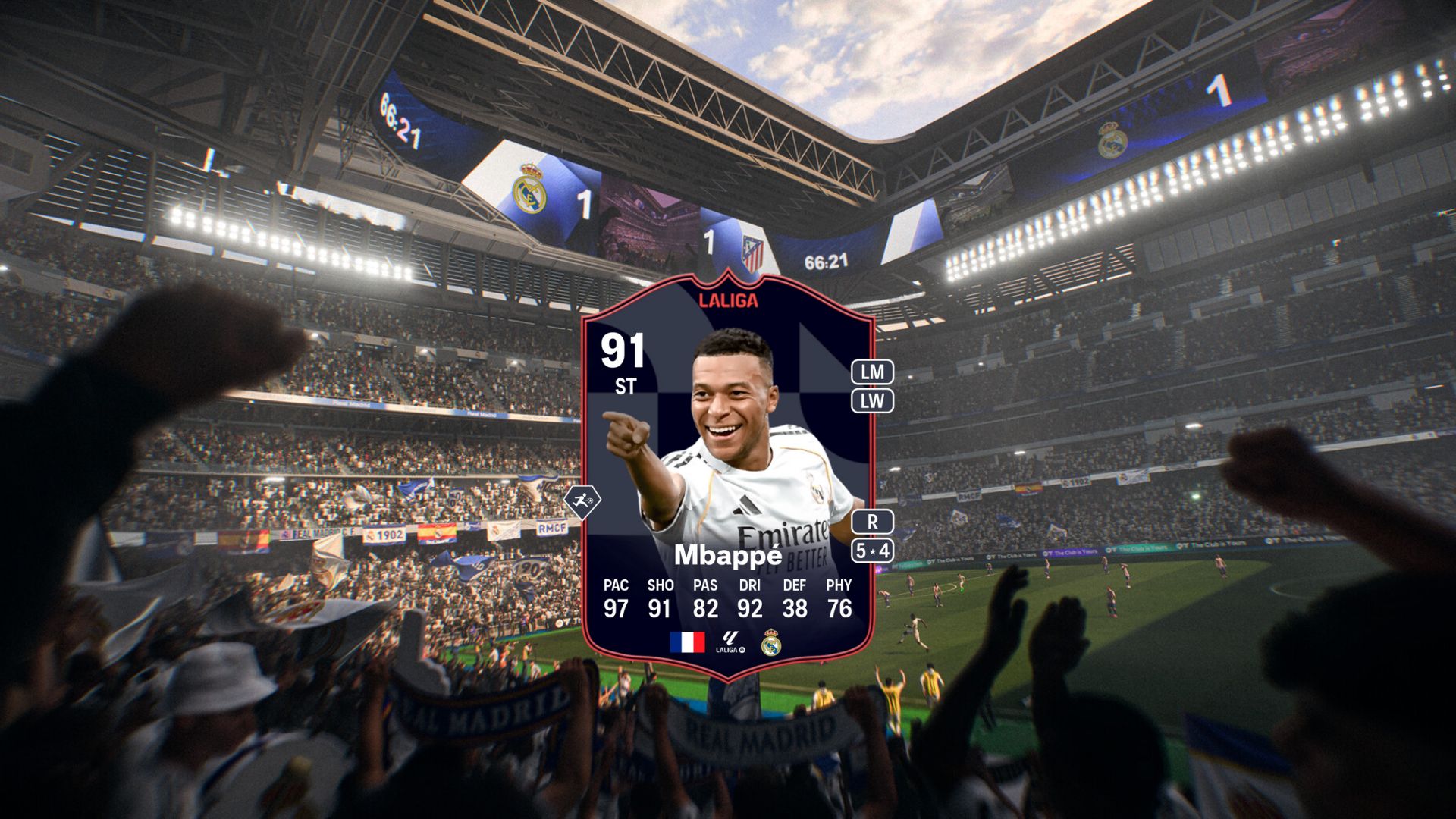The width and height of the screenshot is (1456, 819).
Task: Enable the R preferred foot indicator
Action: (x=874, y=520)
